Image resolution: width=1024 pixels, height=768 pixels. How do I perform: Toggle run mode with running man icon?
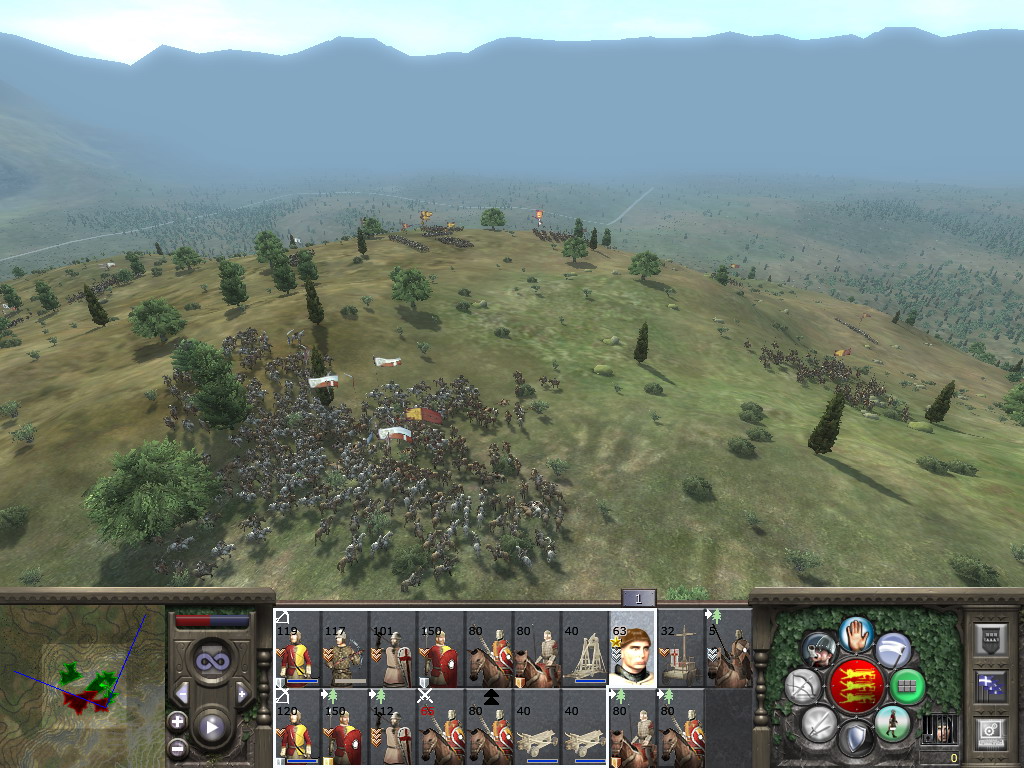tap(891, 722)
